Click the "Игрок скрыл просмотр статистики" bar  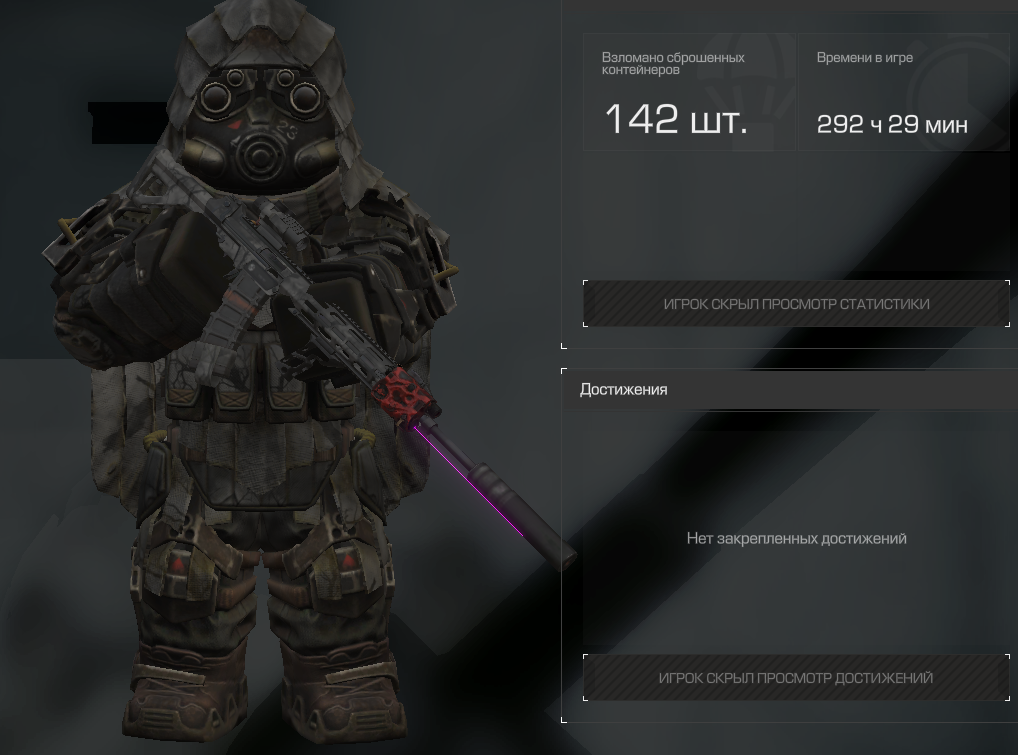point(796,304)
